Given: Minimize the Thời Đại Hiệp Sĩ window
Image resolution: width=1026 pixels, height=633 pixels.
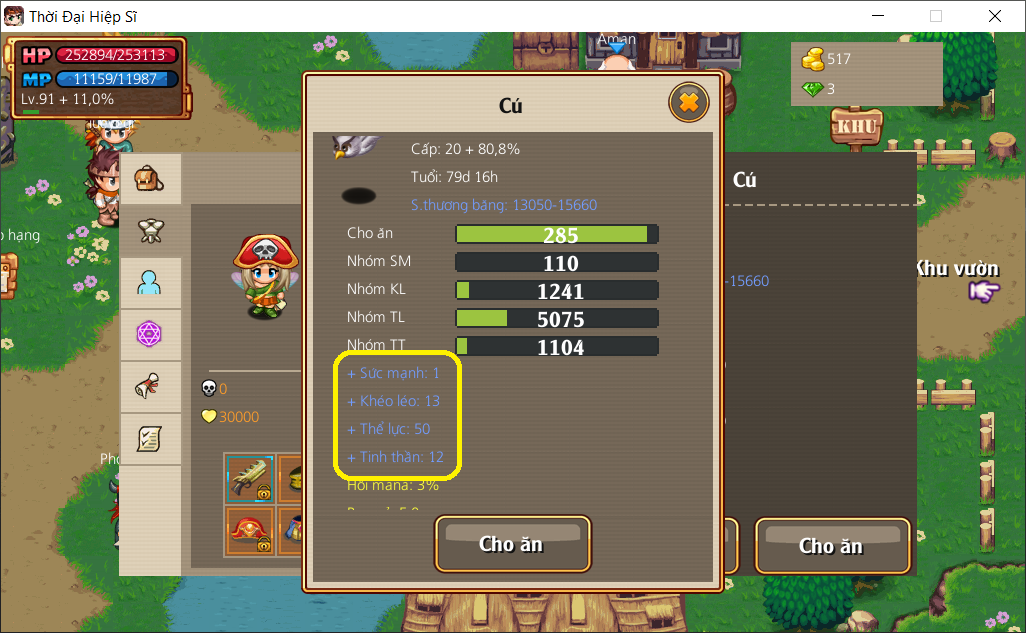Looking at the screenshot, I should [878, 16].
